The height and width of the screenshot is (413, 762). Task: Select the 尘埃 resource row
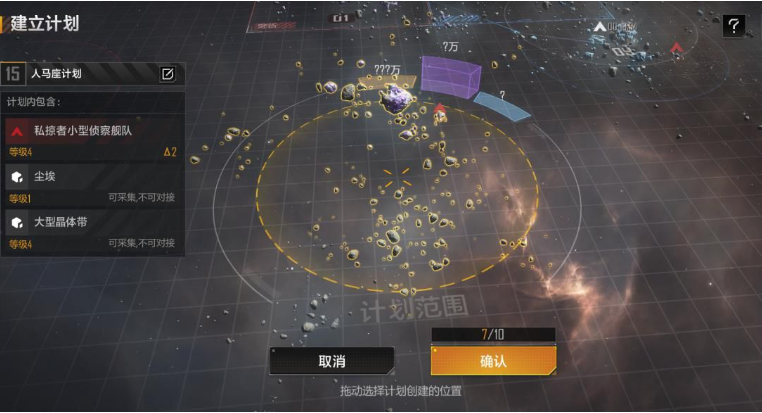click(92, 183)
